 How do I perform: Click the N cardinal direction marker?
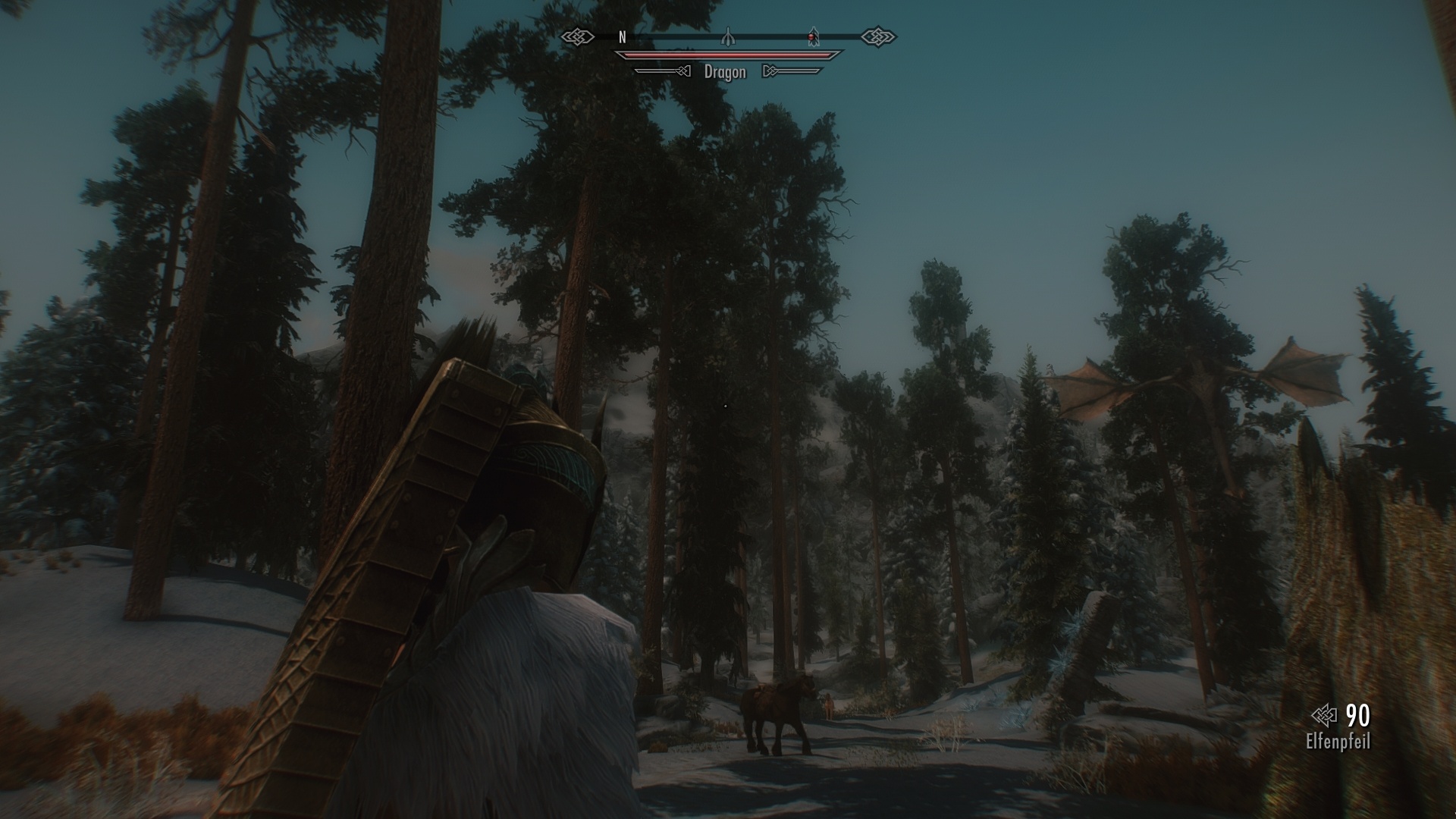point(622,35)
